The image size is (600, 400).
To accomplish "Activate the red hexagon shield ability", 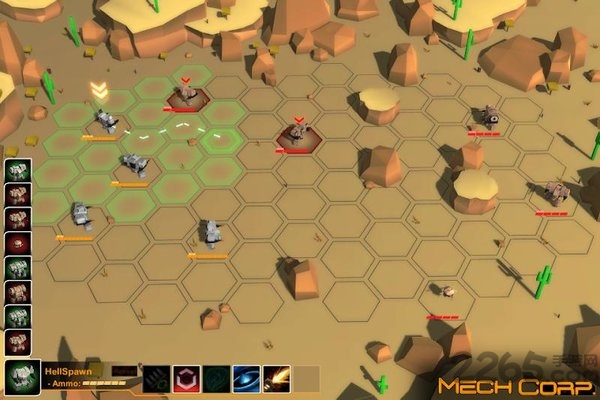I will point(187,379).
